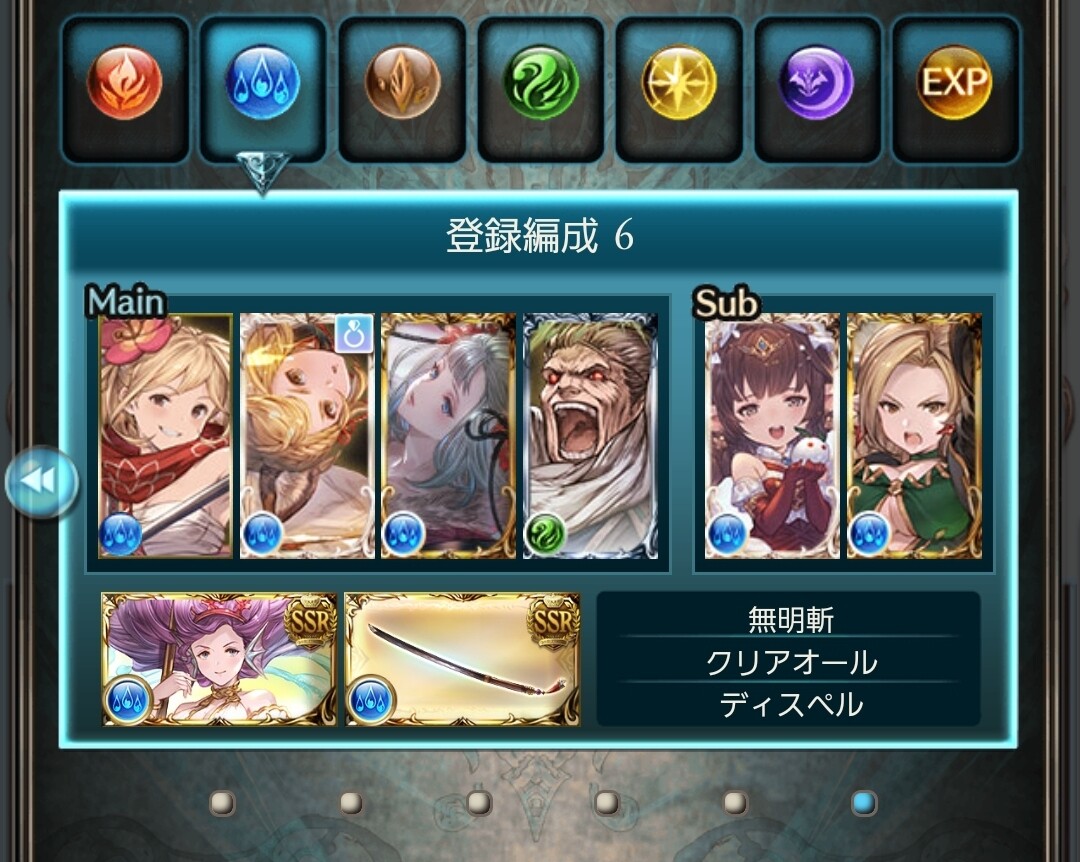Open the earth element tab
The height and width of the screenshot is (862, 1080).
click(x=402, y=82)
